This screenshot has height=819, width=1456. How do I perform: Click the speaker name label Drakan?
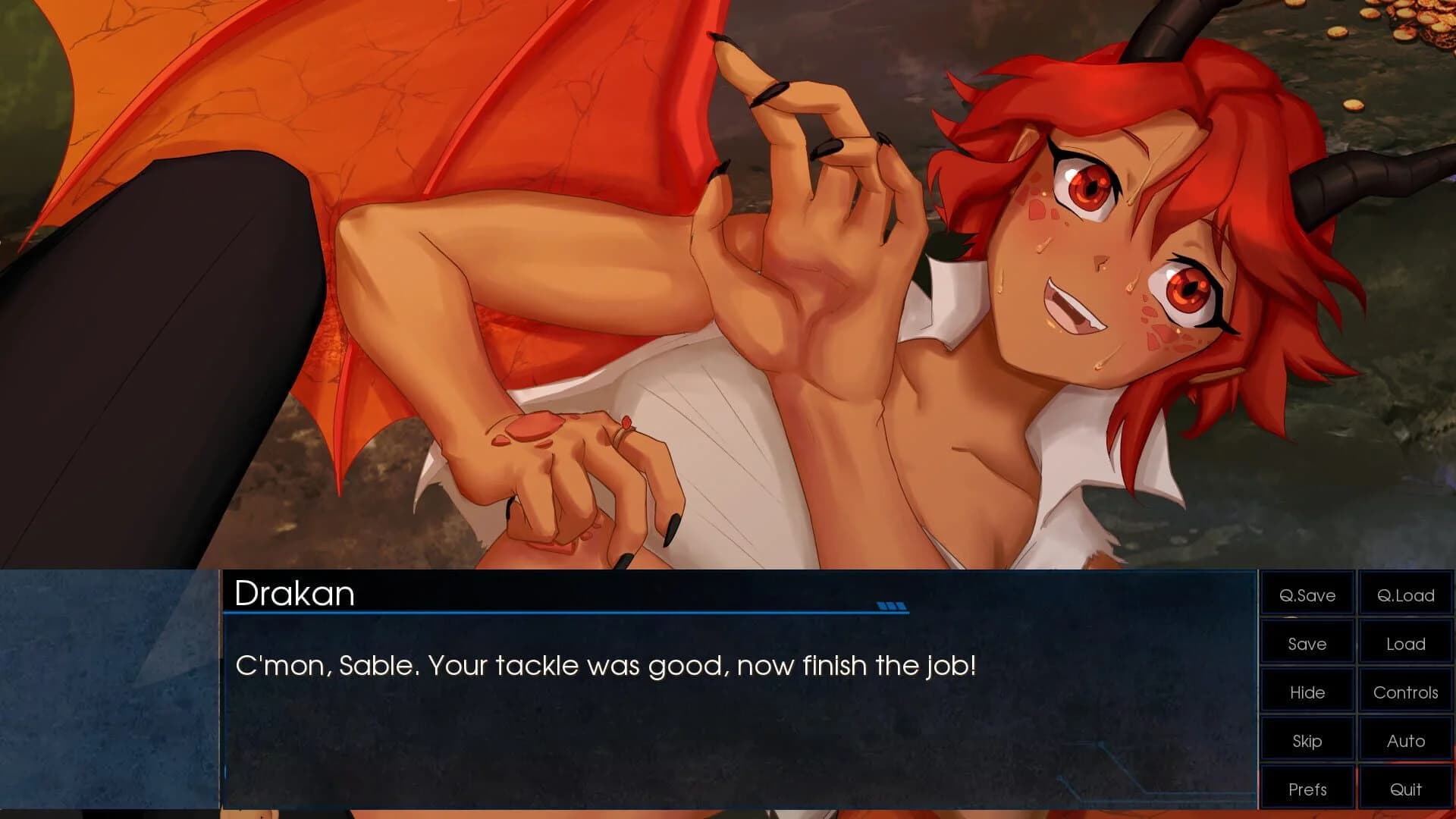click(295, 595)
